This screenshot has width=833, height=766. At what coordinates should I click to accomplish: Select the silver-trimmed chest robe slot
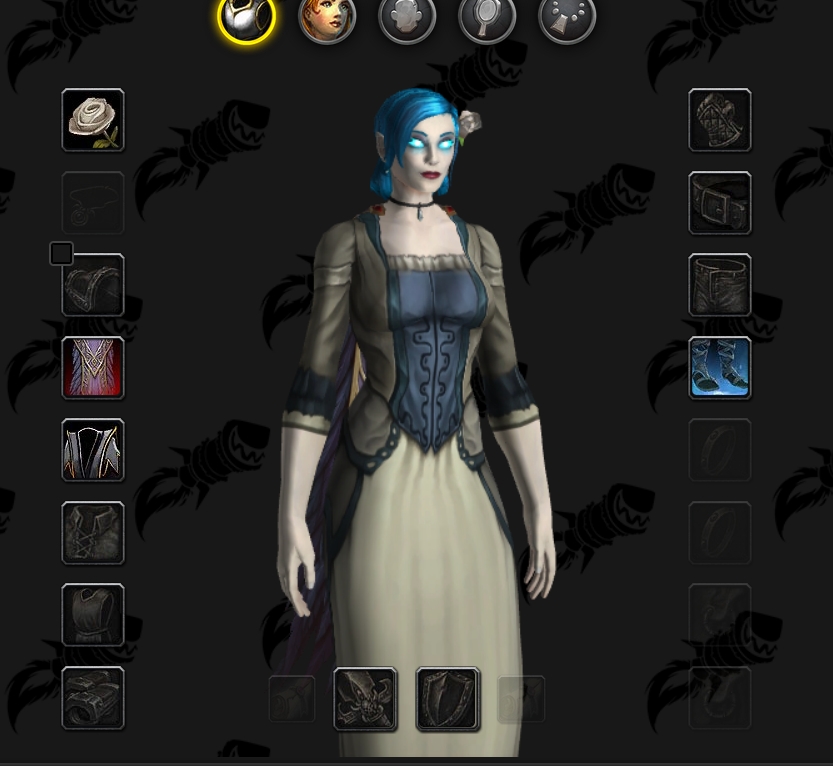[93, 450]
